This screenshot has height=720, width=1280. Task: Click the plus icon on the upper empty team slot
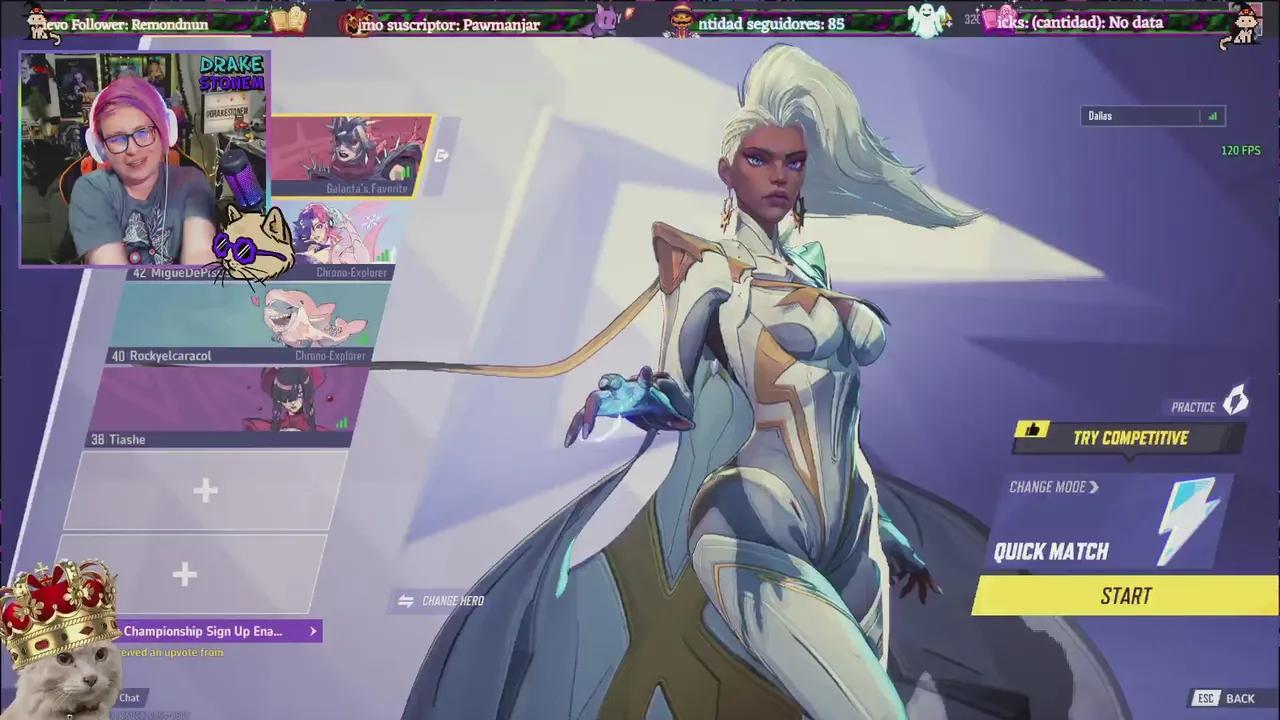coord(205,490)
